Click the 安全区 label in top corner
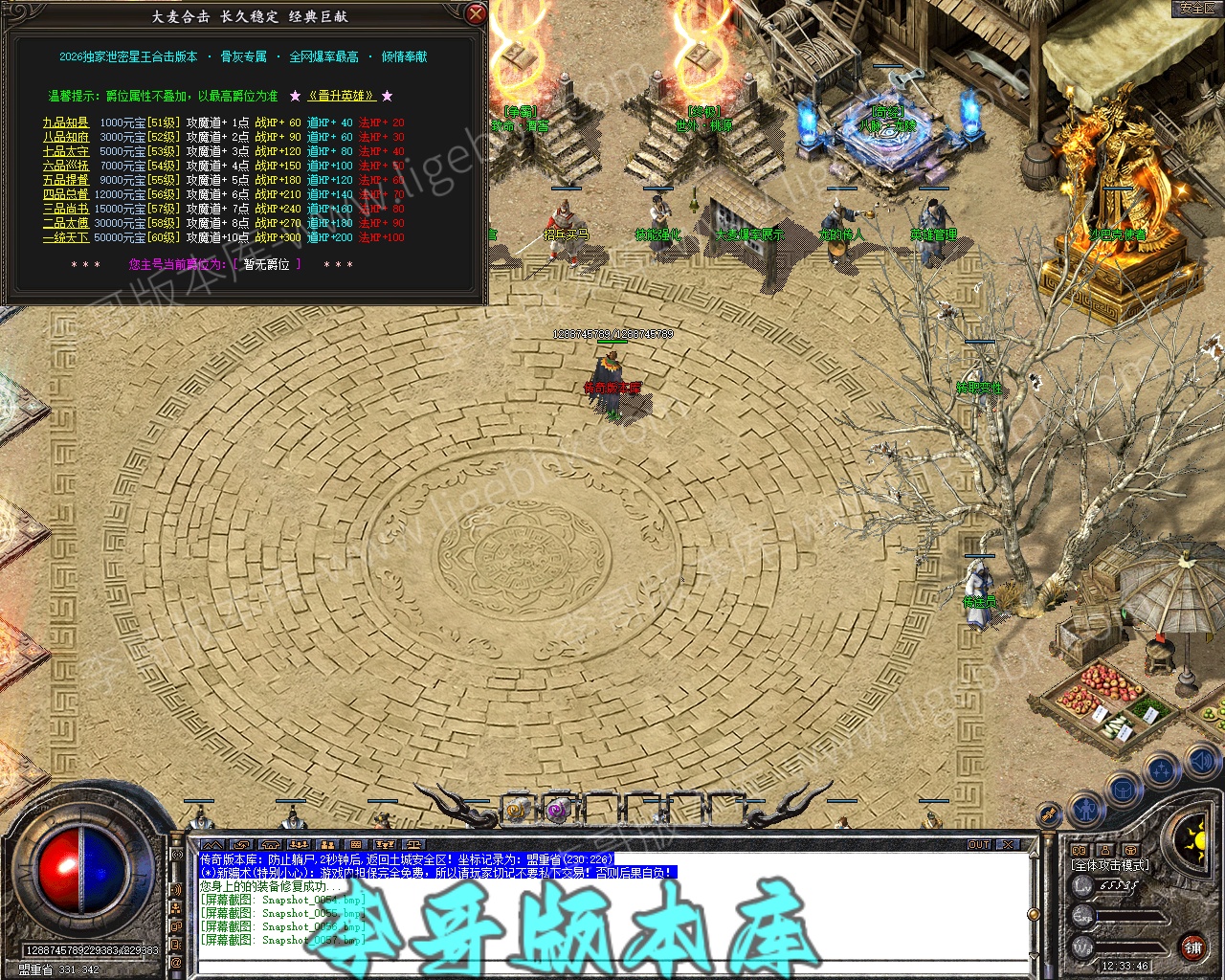 [1197, 8]
